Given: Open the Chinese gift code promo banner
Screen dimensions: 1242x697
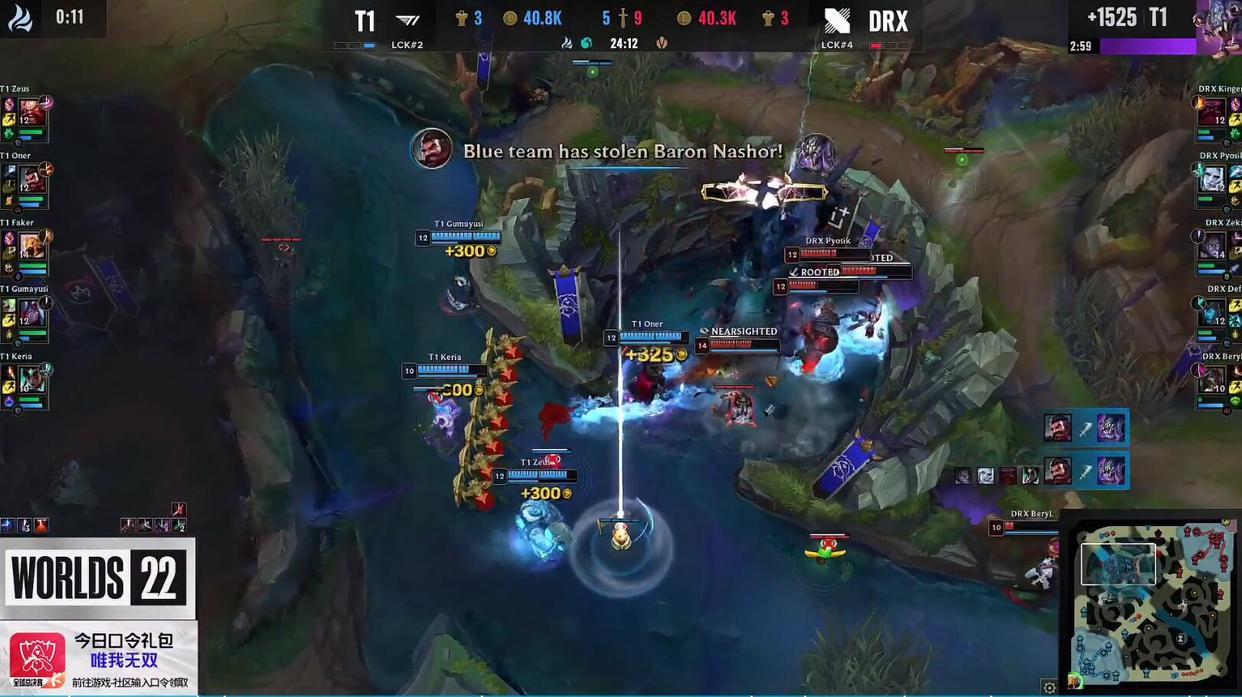Looking at the screenshot, I should pyautogui.click(x=99, y=657).
